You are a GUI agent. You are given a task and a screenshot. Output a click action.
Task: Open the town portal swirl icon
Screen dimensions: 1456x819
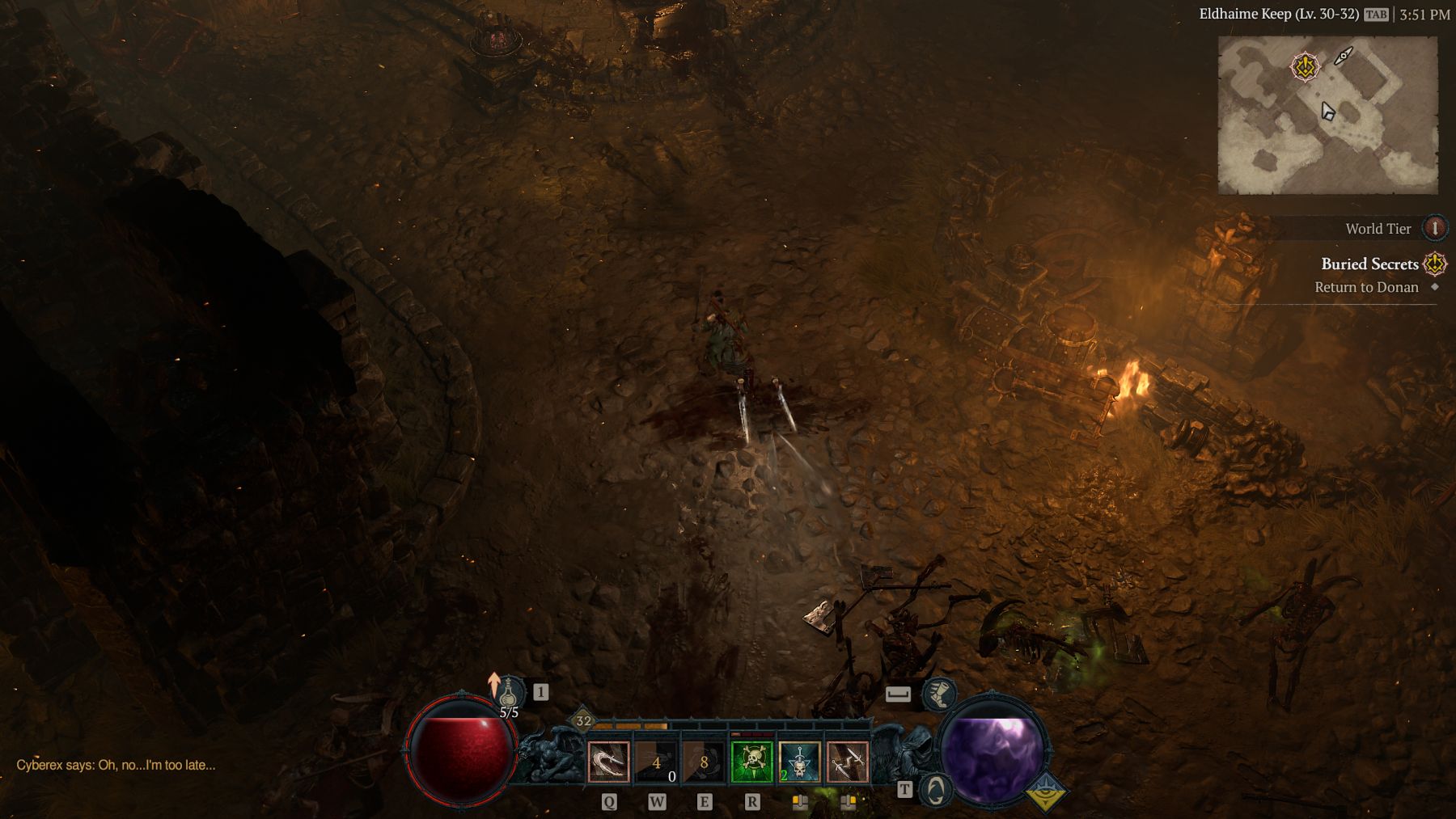[x=936, y=790]
